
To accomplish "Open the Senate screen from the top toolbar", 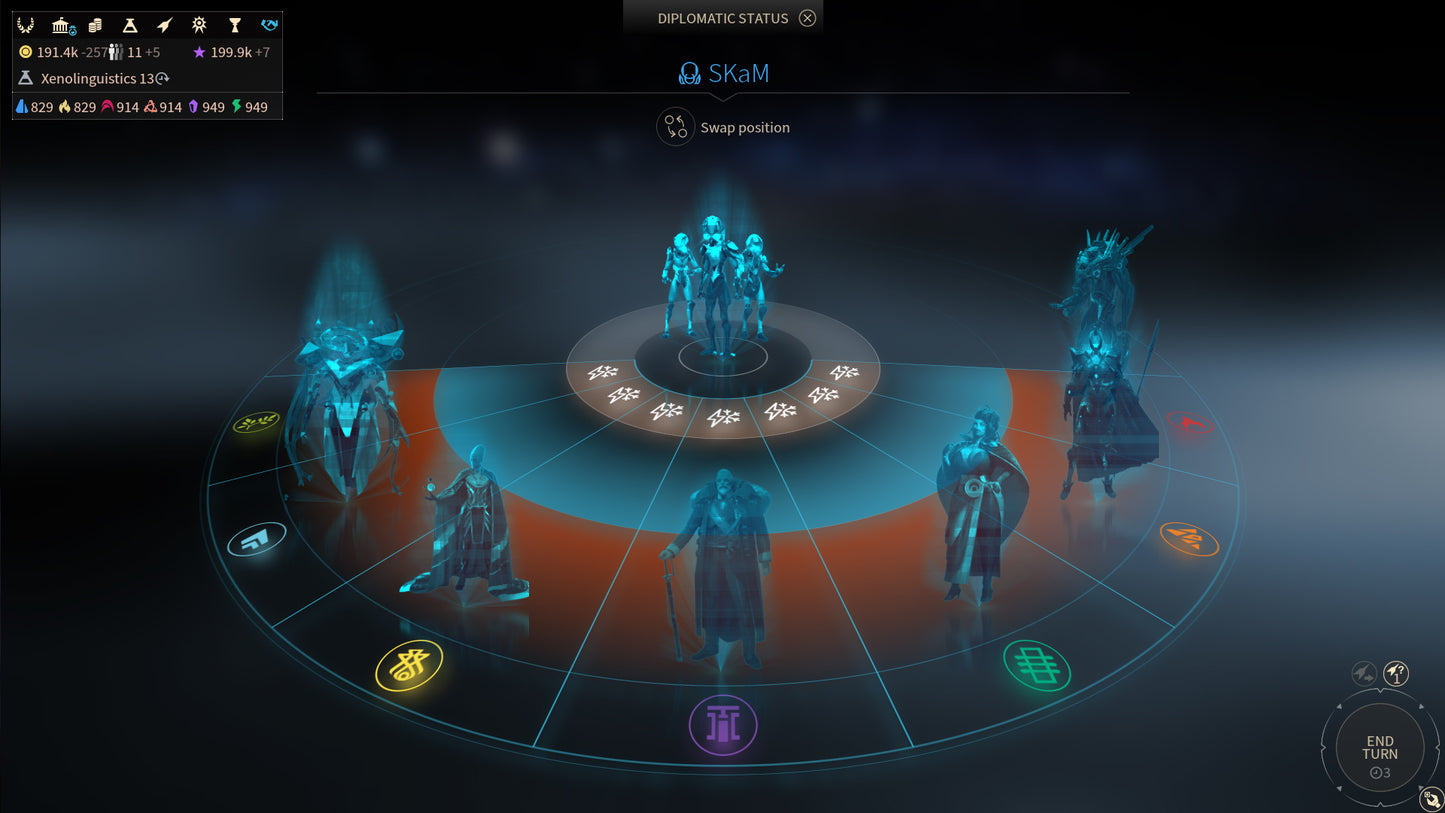I will (60, 25).
